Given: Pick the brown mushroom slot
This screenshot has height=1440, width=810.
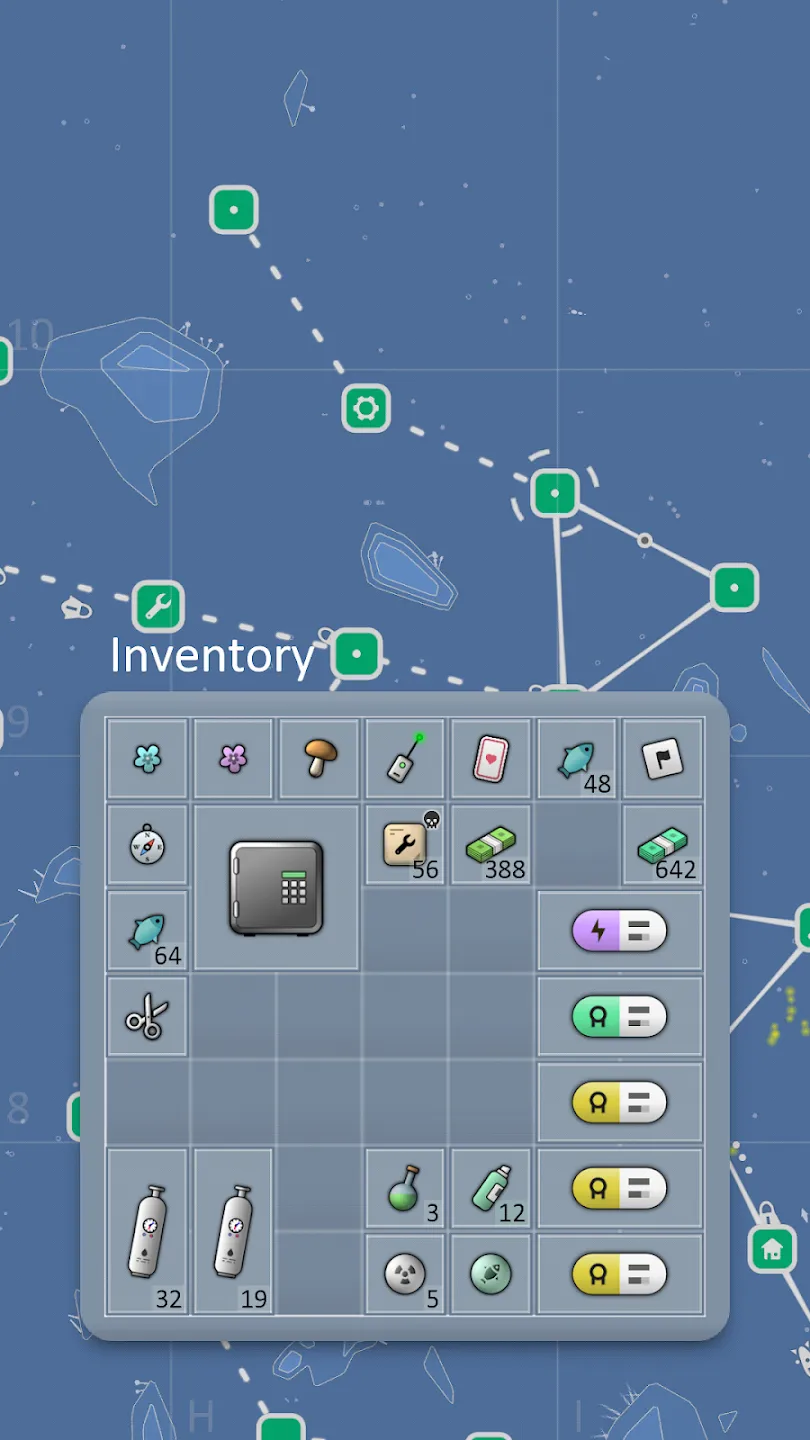Looking at the screenshot, I should click(319, 759).
